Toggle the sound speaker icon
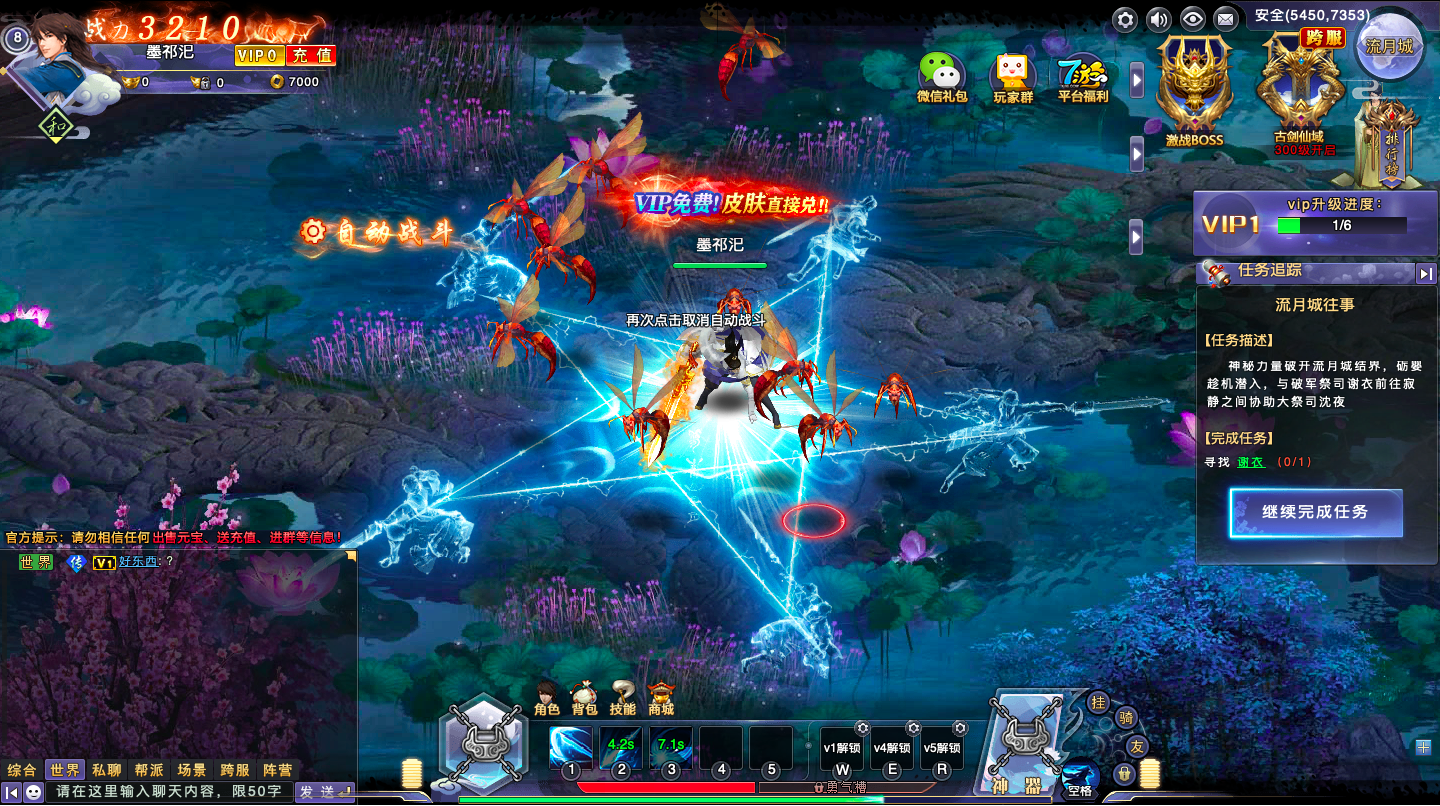 click(x=1158, y=19)
